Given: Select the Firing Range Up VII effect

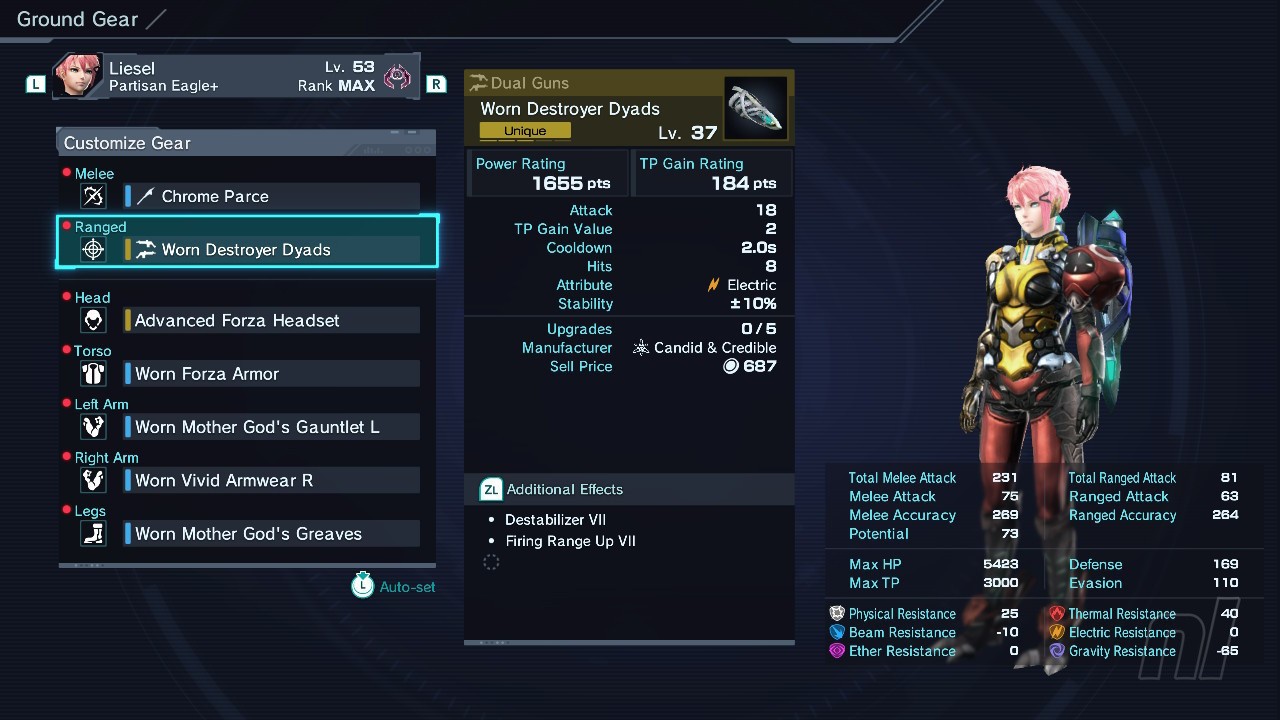Looking at the screenshot, I should tap(570, 541).
